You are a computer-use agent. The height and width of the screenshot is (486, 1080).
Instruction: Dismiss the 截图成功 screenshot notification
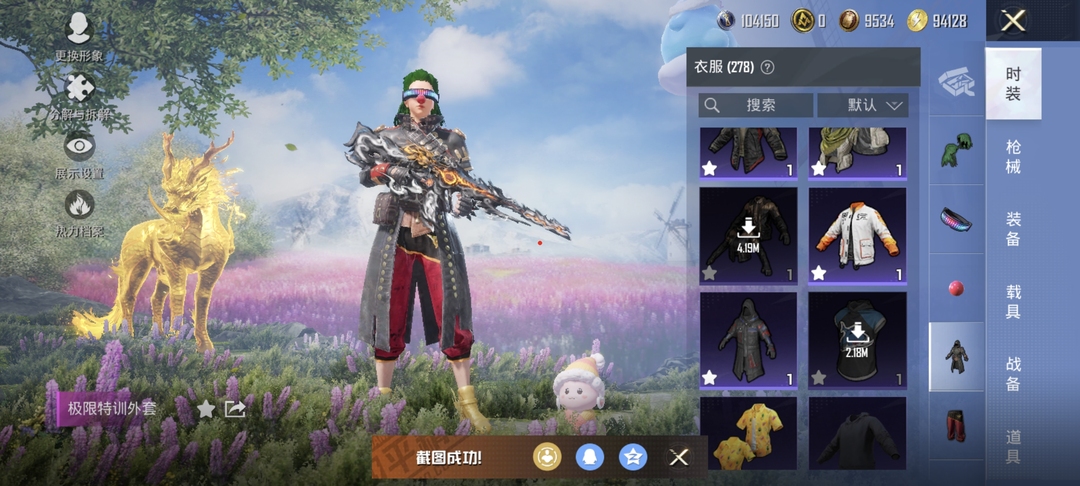pos(679,457)
